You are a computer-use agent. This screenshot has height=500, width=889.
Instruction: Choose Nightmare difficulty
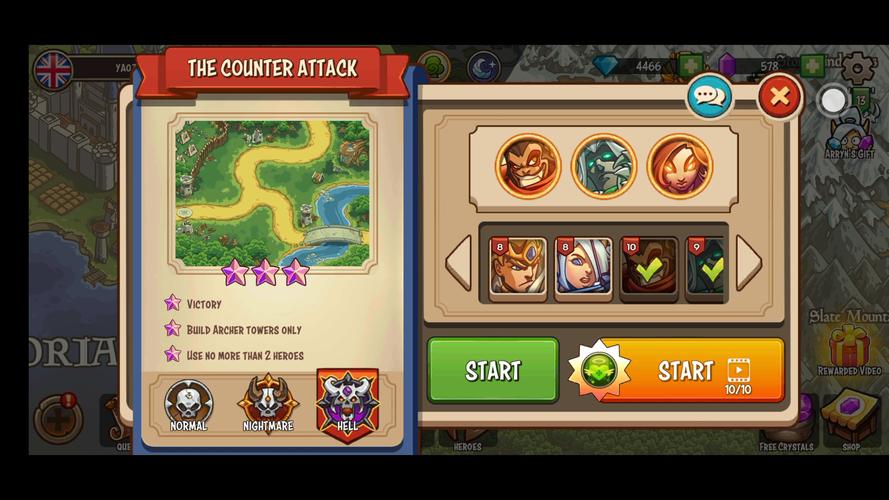pyautogui.click(x=268, y=405)
